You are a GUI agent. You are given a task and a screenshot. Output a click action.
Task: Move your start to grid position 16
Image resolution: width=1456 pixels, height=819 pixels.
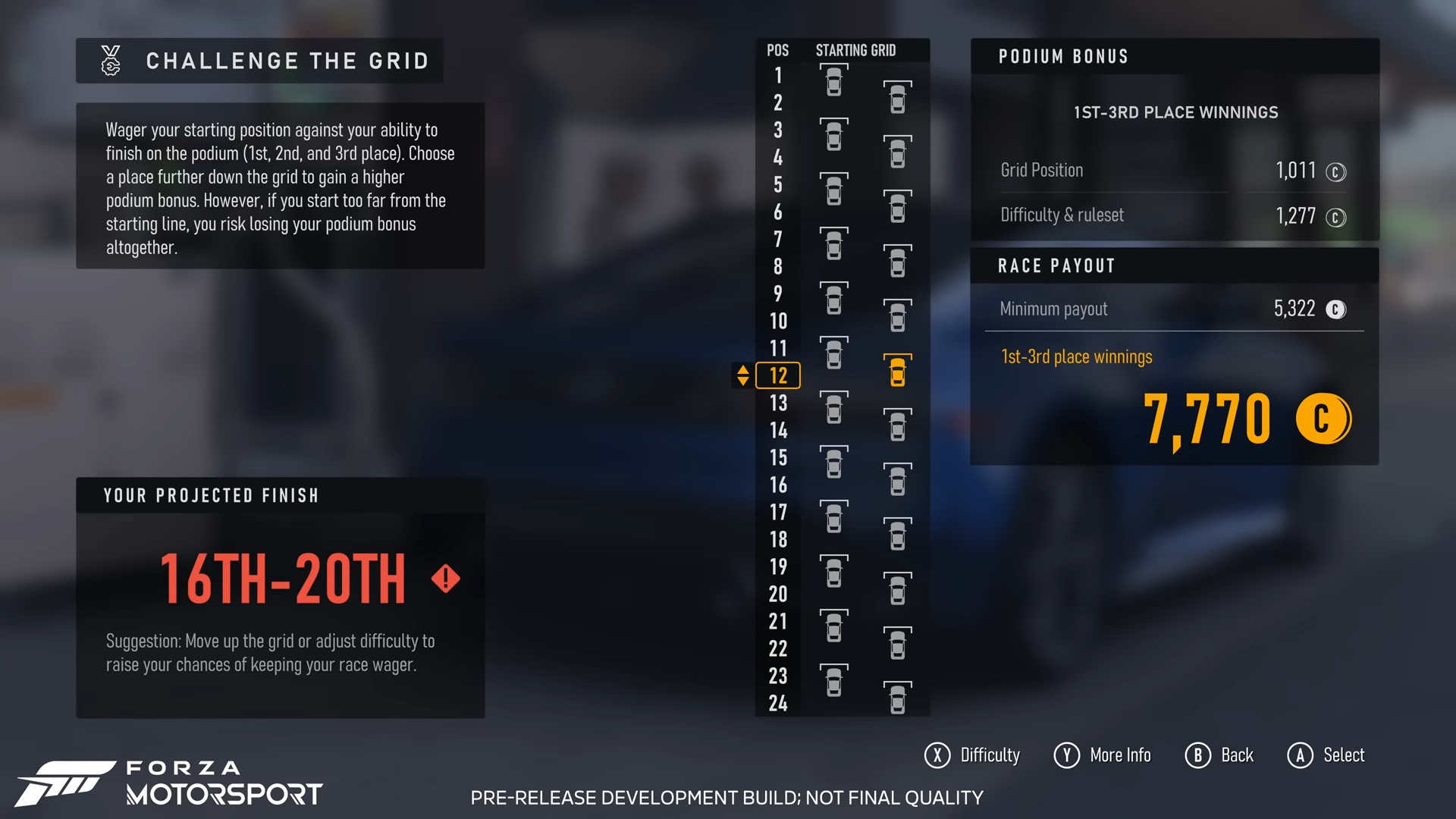[x=778, y=485]
